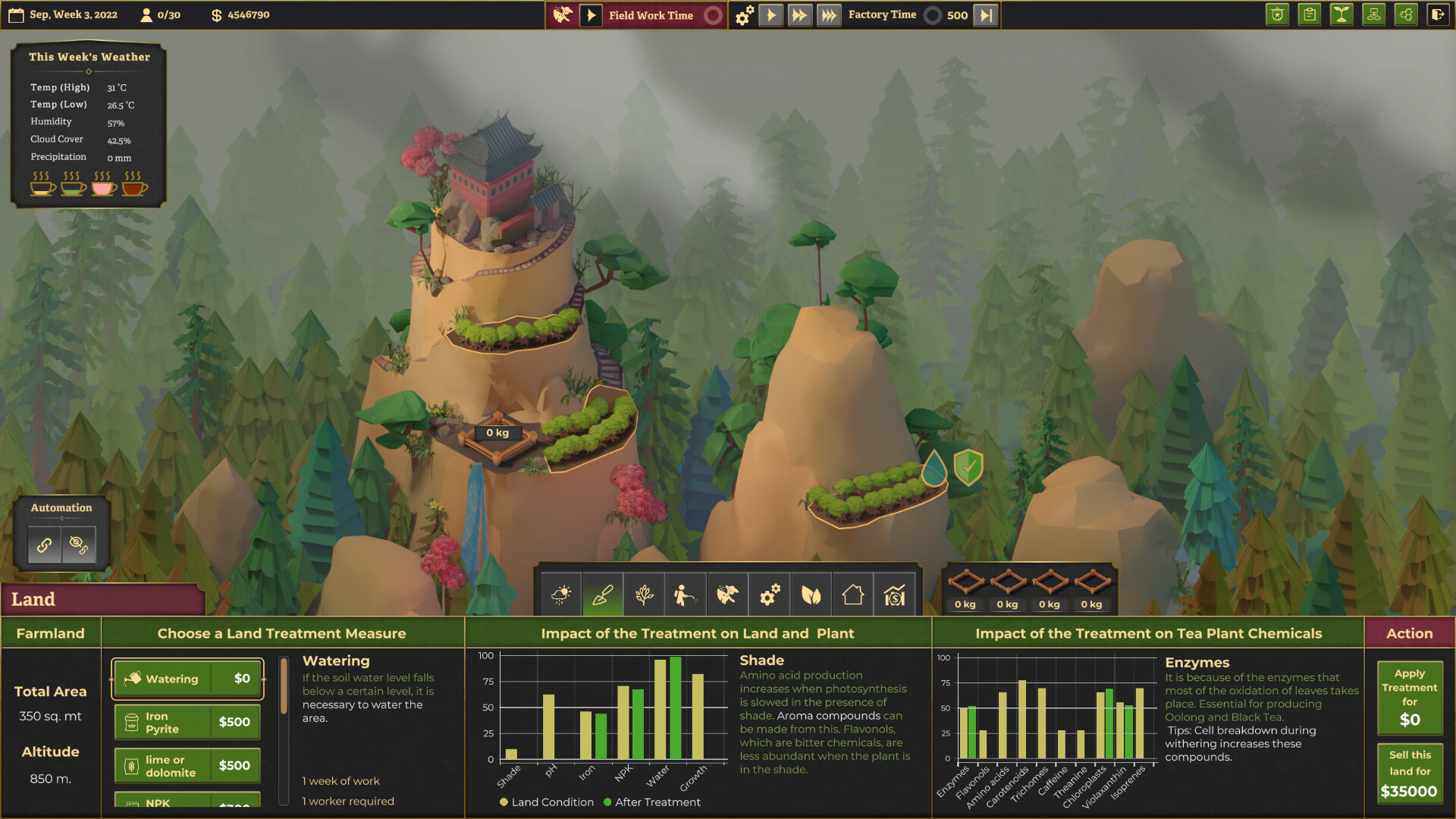1456x819 pixels.
Task: Open the tea plant chemicals molecule icon
Action: pos(1407,14)
